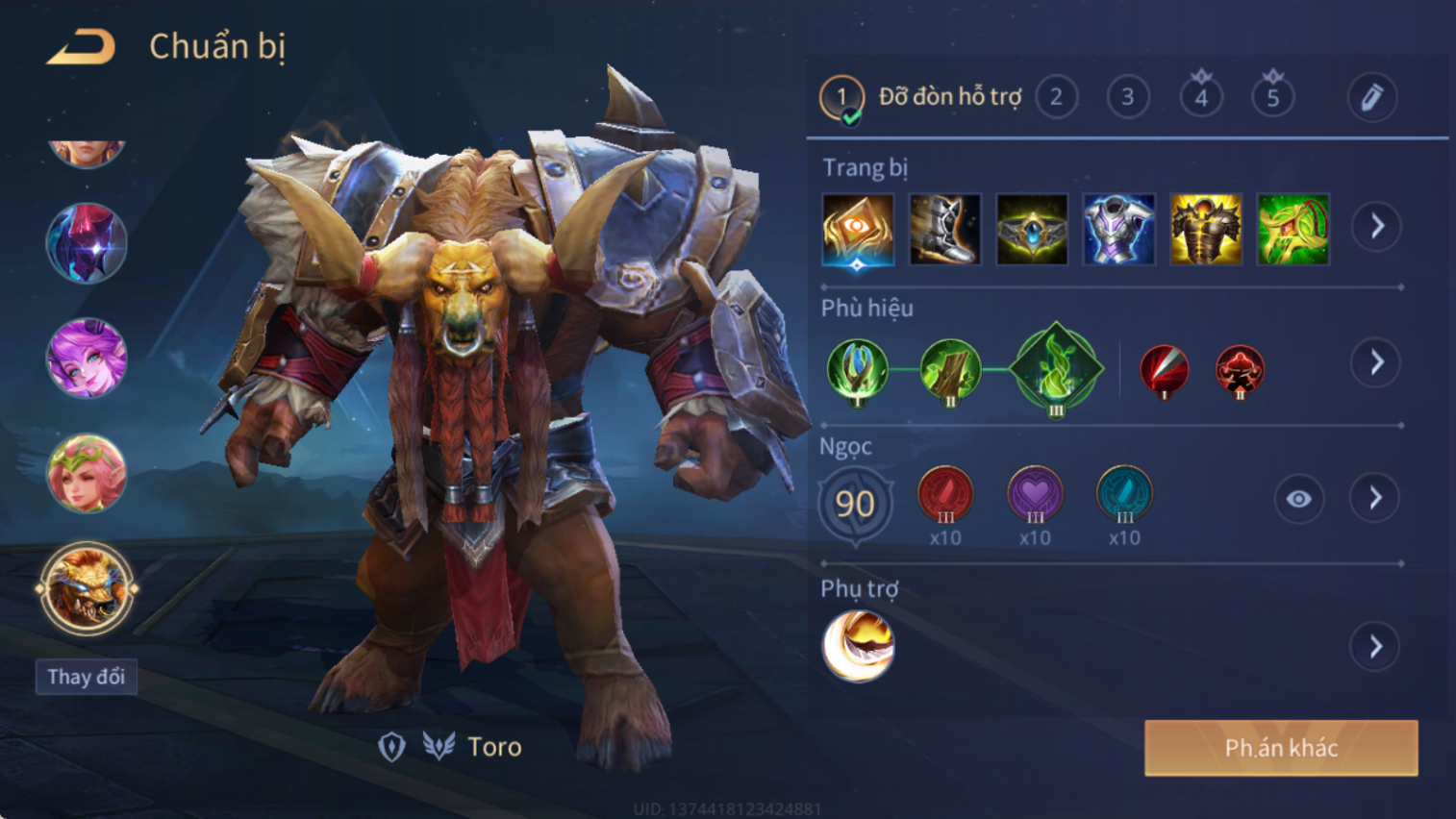The image size is (1456, 819).
Task: Open the Phần khác options button
Action: (1281, 748)
